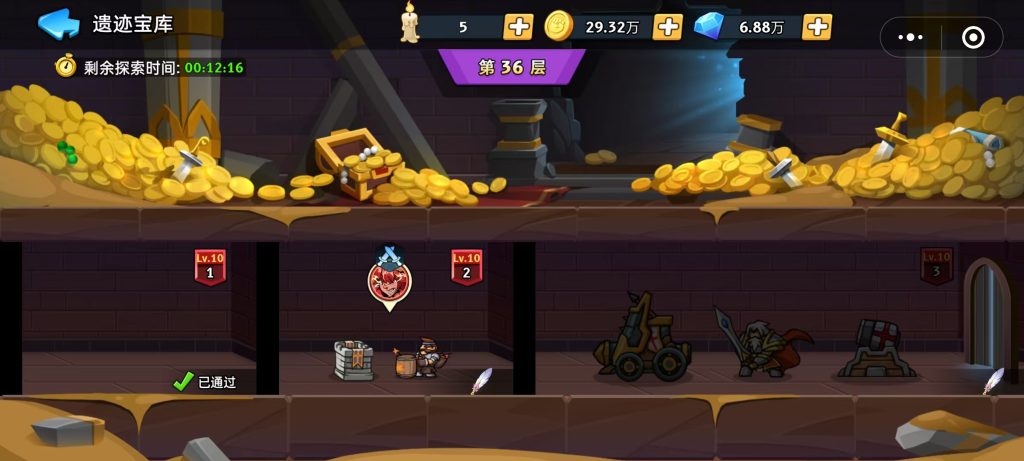Viewport: 1024px width, 461px height.
Task: Select the Lv.10 room 1 banner
Action: tap(210, 267)
